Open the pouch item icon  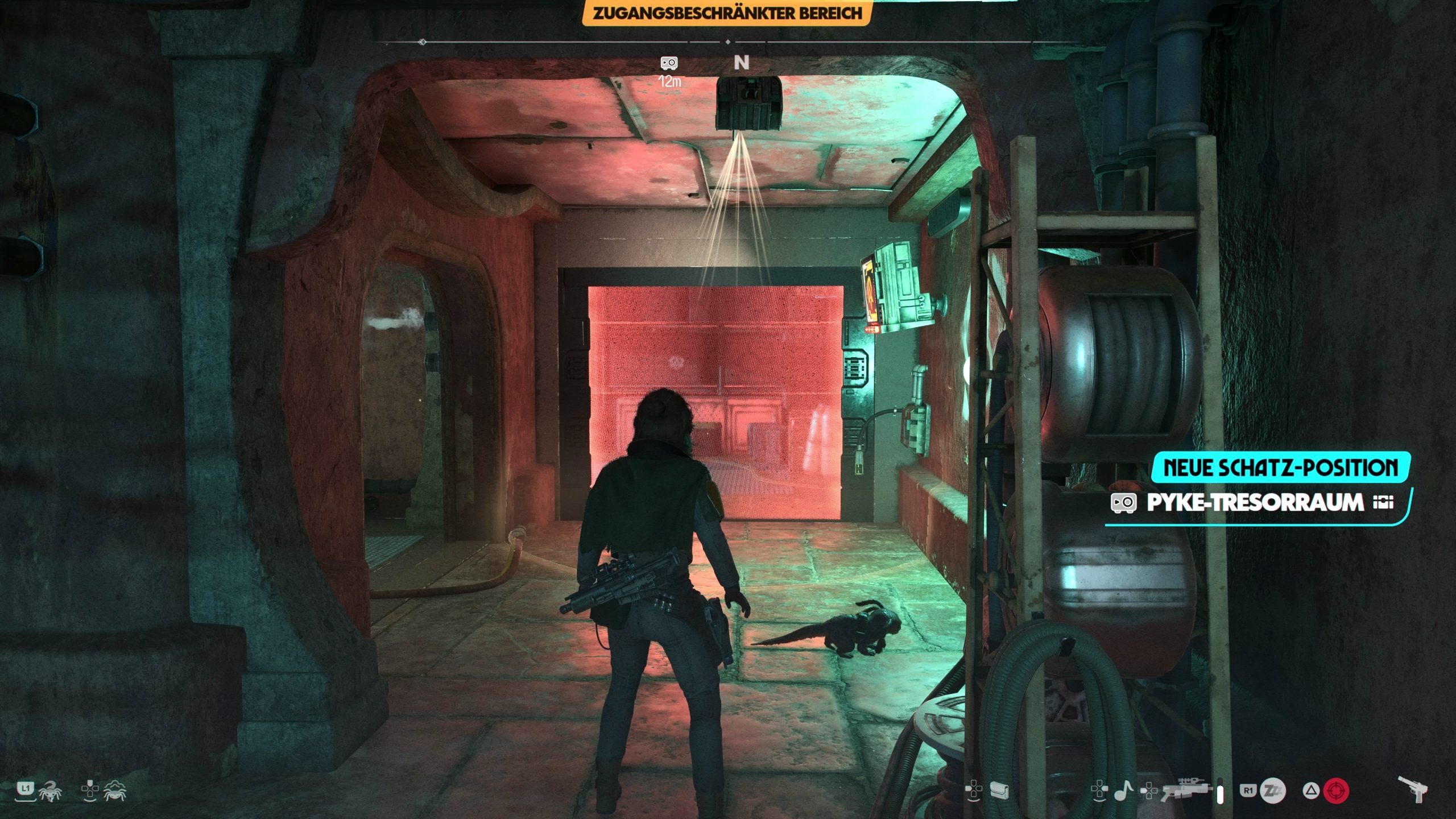click(x=999, y=790)
